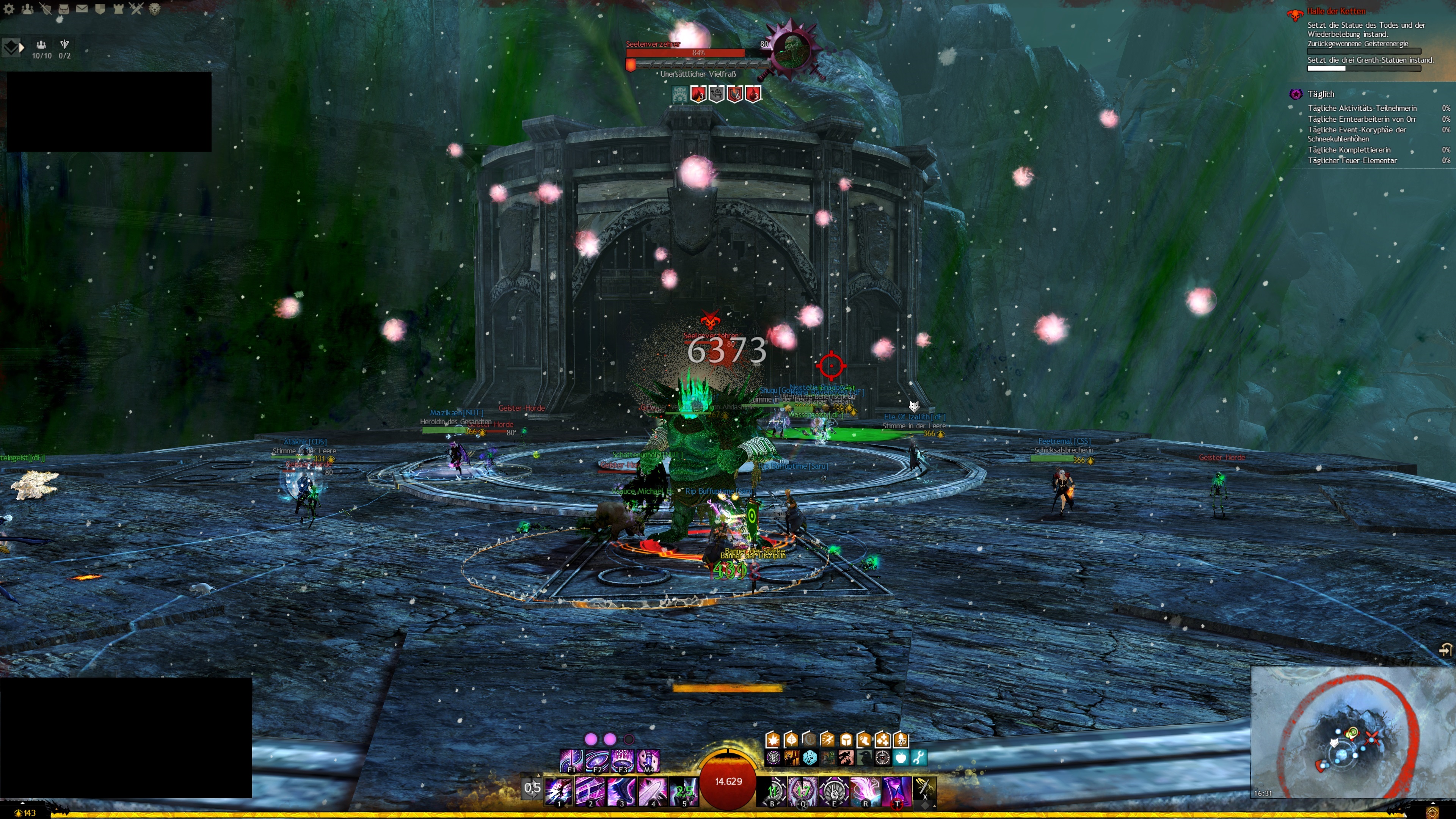This screenshot has width=1456, height=819.
Task: Open the World vs World castle icon
Action: (x=118, y=8)
